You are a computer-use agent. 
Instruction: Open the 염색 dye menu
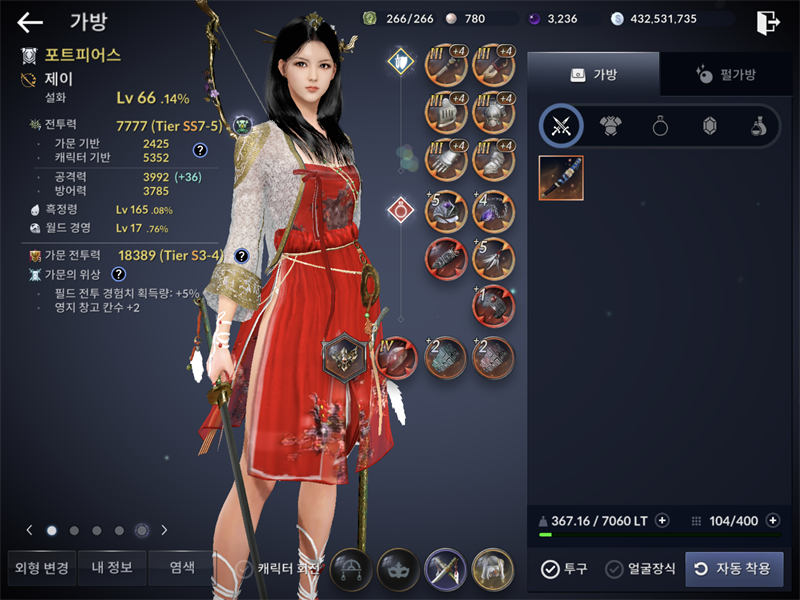[x=182, y=568]
